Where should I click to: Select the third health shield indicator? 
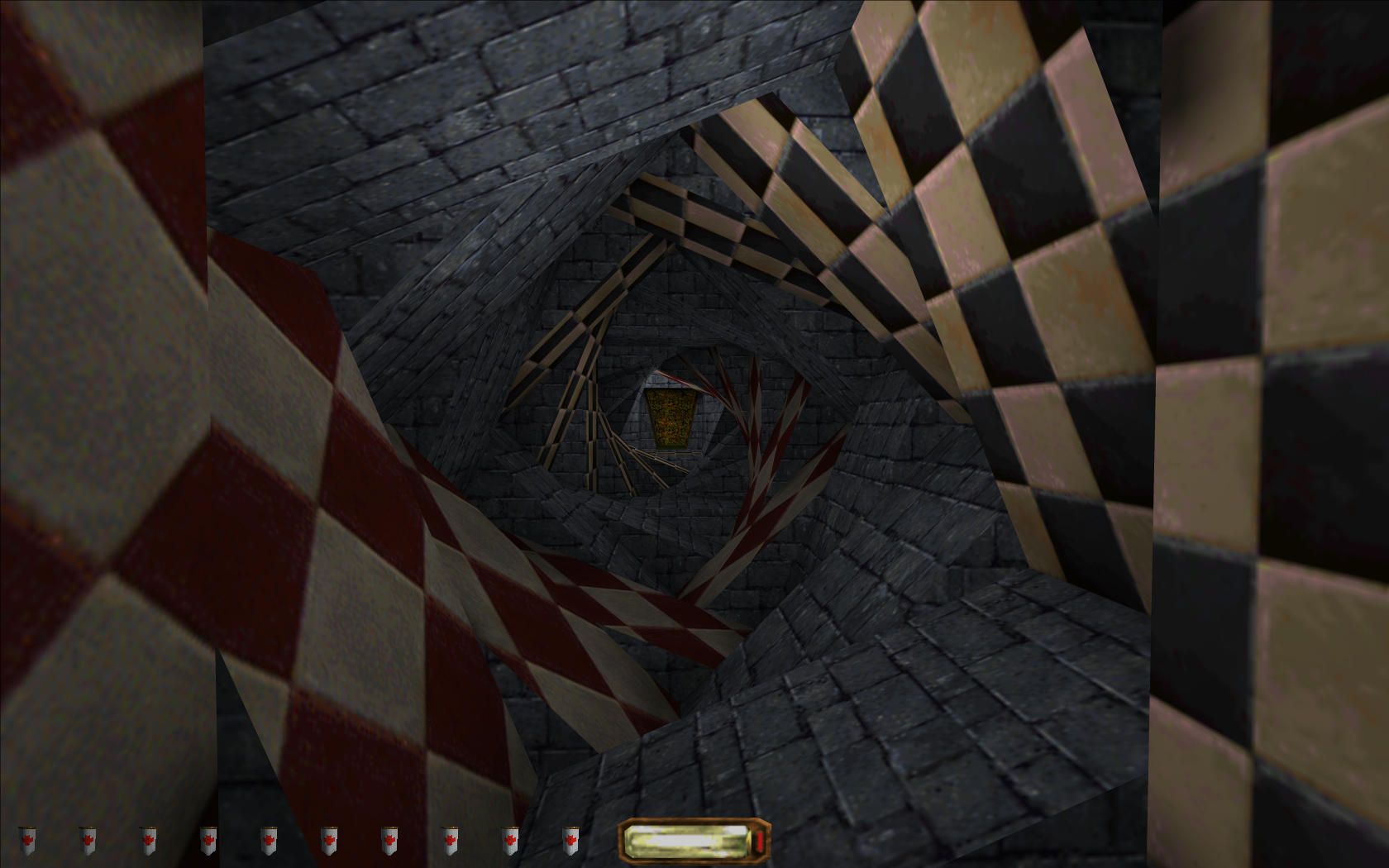point(149,839)
